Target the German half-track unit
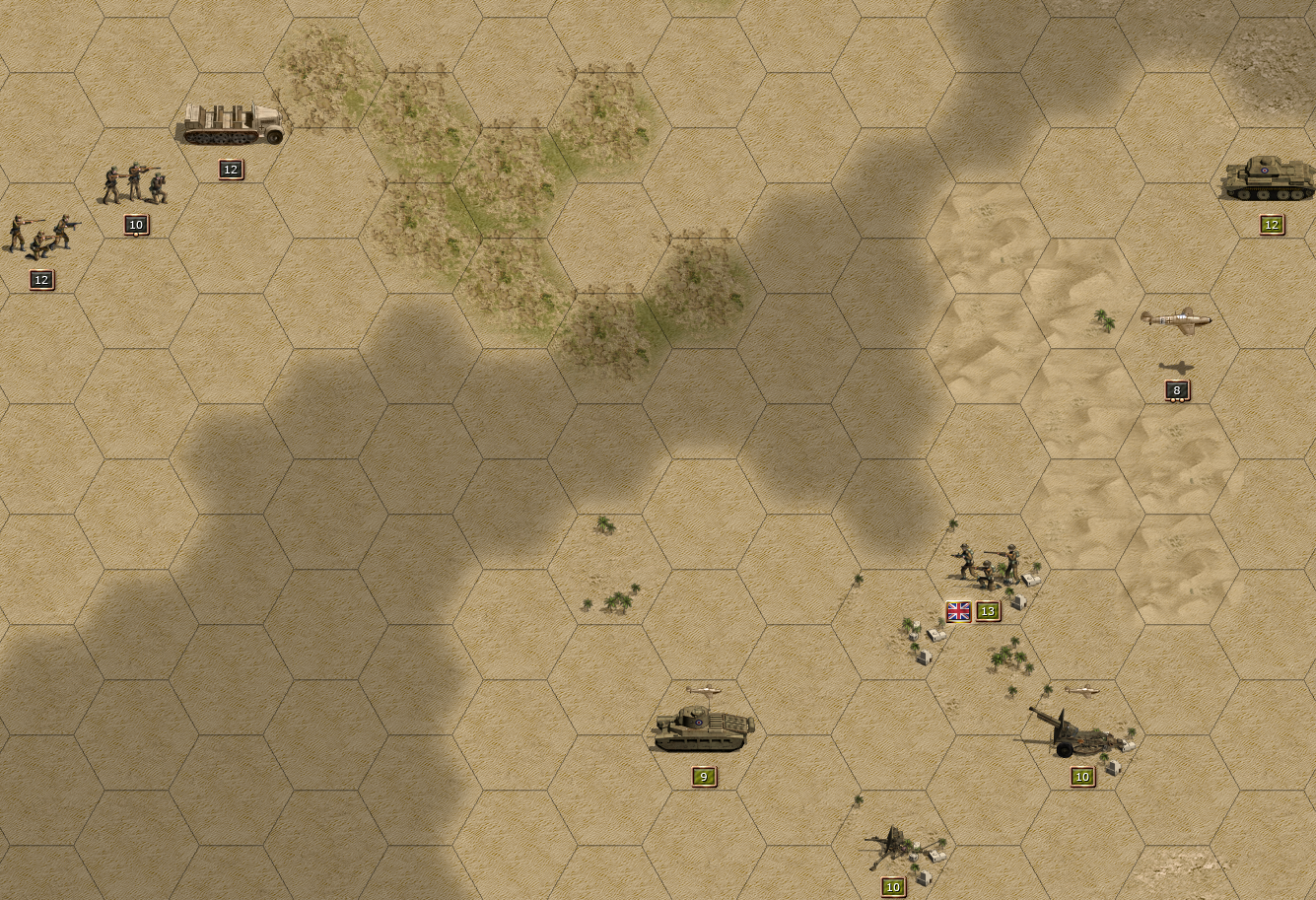Viewport: 1316px width, 900px height. [x=233, y=124]
